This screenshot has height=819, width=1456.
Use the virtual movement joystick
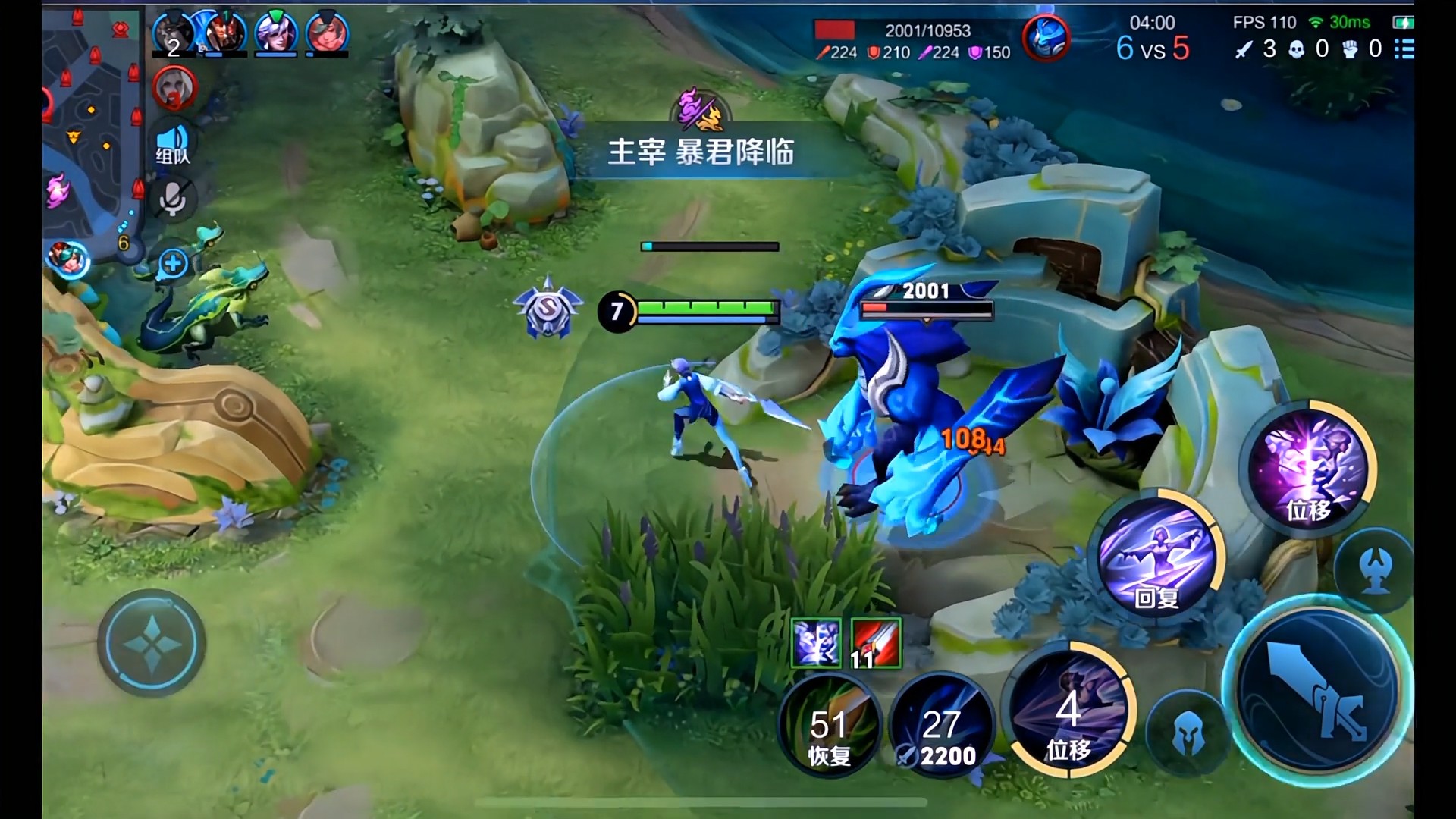tap(152, 643)
